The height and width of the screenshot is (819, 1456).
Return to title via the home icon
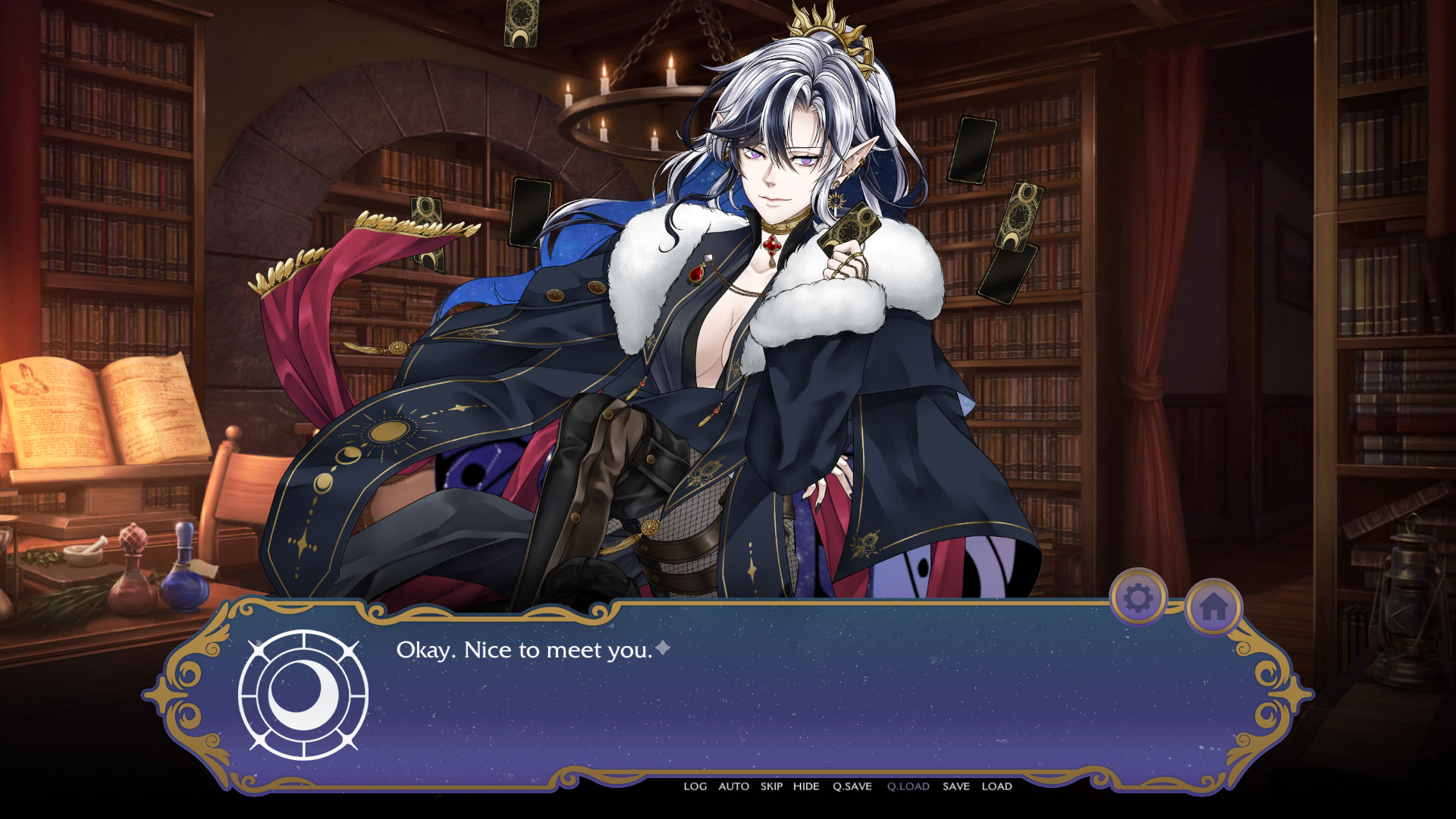pyautogui.click(x=1213, y=607)
